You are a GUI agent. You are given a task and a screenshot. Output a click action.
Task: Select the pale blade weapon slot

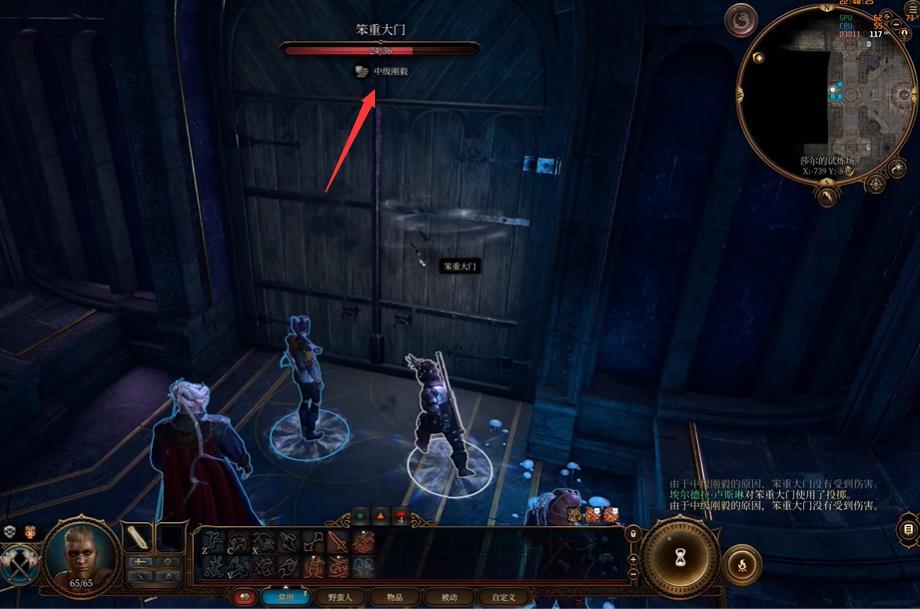(137, 538)
